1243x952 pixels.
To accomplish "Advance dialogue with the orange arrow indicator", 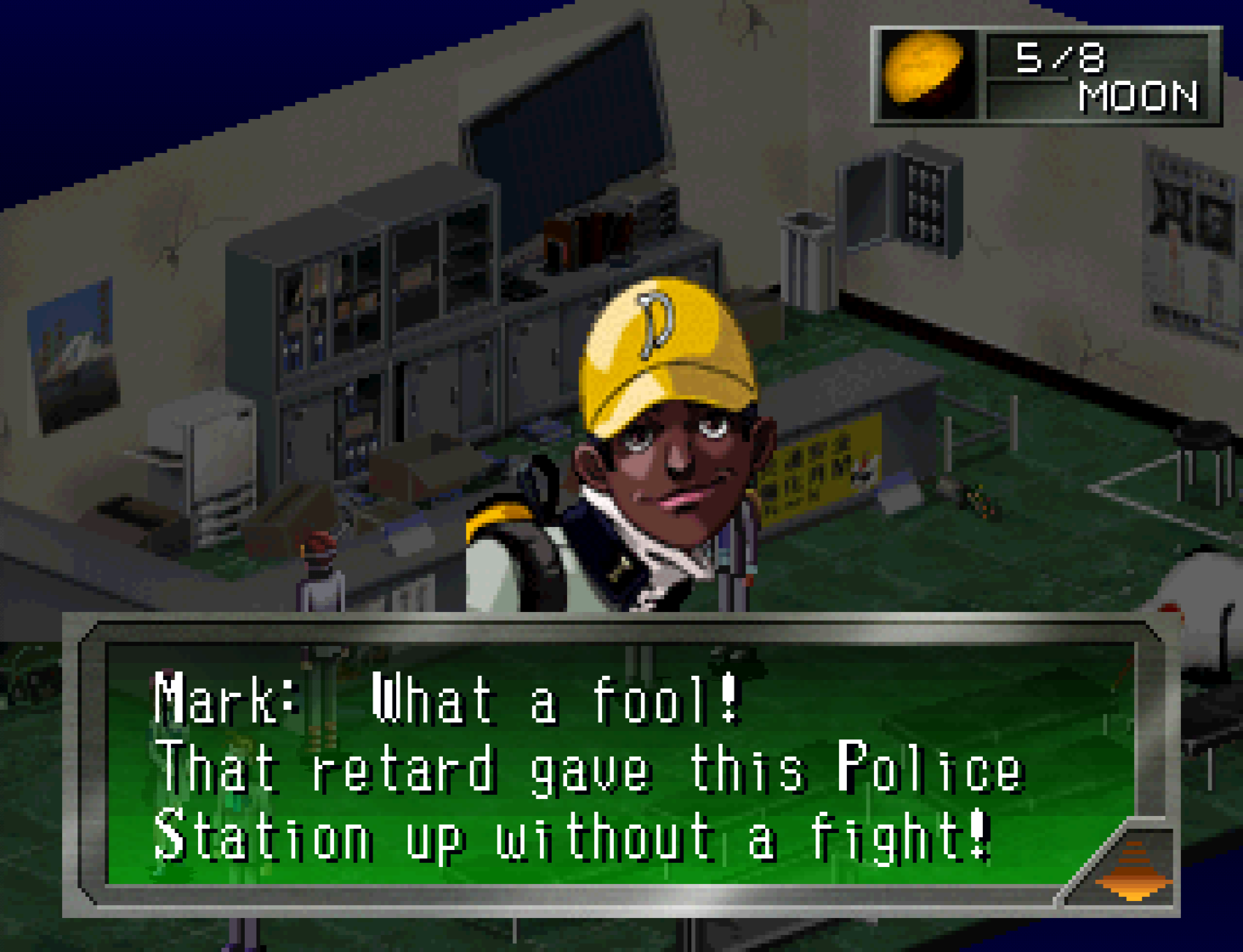I will coord(1134,869).
